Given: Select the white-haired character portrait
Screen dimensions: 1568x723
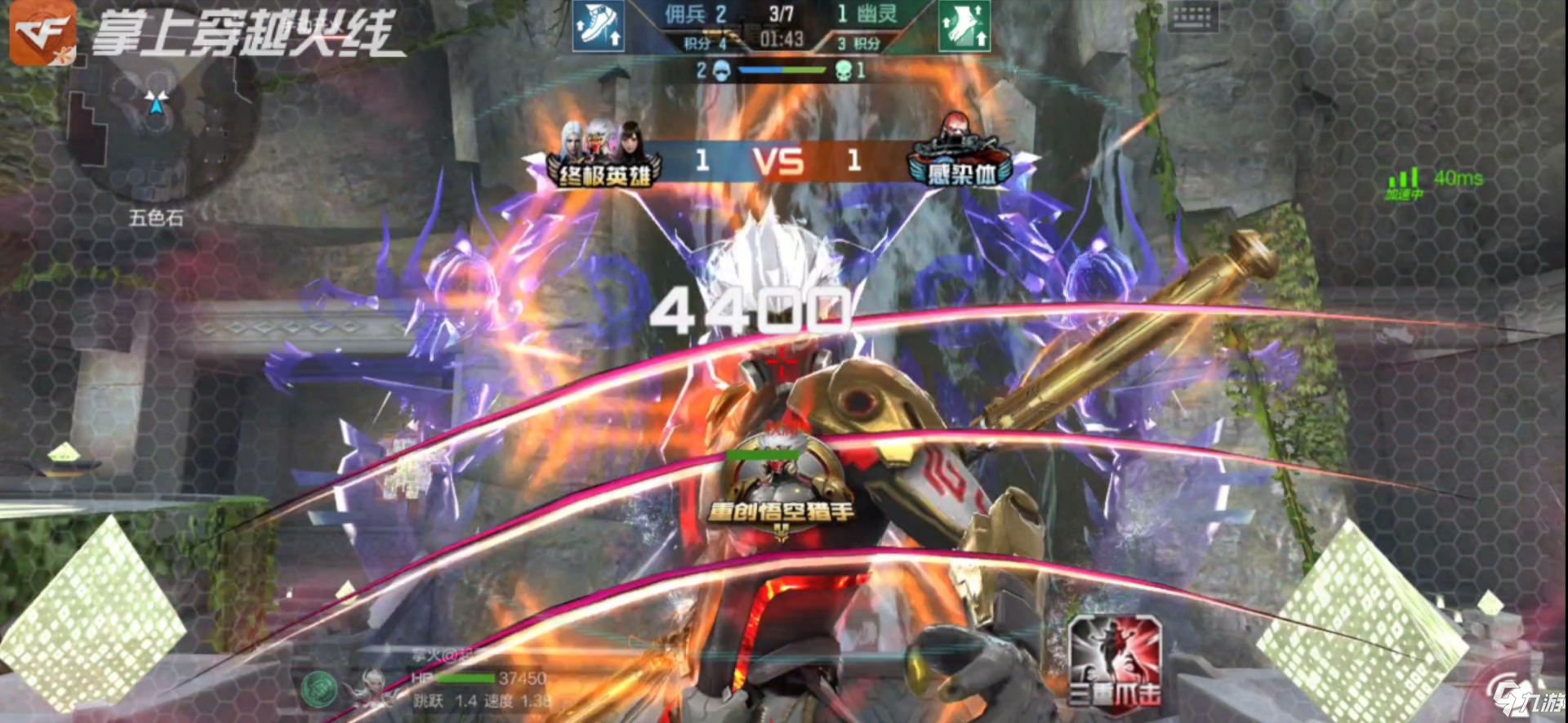Looking at the screenshot, I should click(373, 685).
